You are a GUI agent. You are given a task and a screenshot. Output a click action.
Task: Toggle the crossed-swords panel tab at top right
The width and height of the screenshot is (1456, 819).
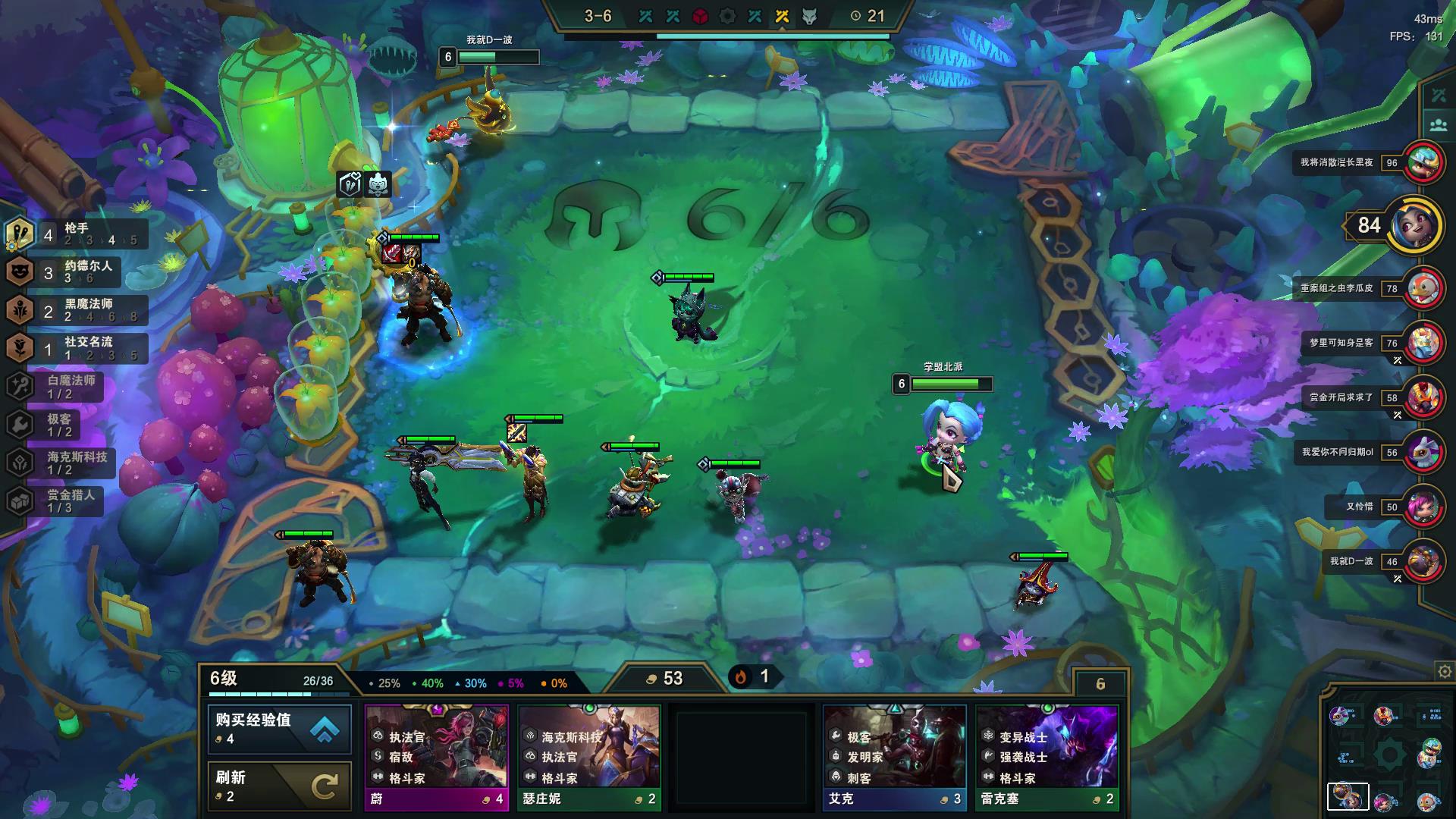coord(1439,96)
